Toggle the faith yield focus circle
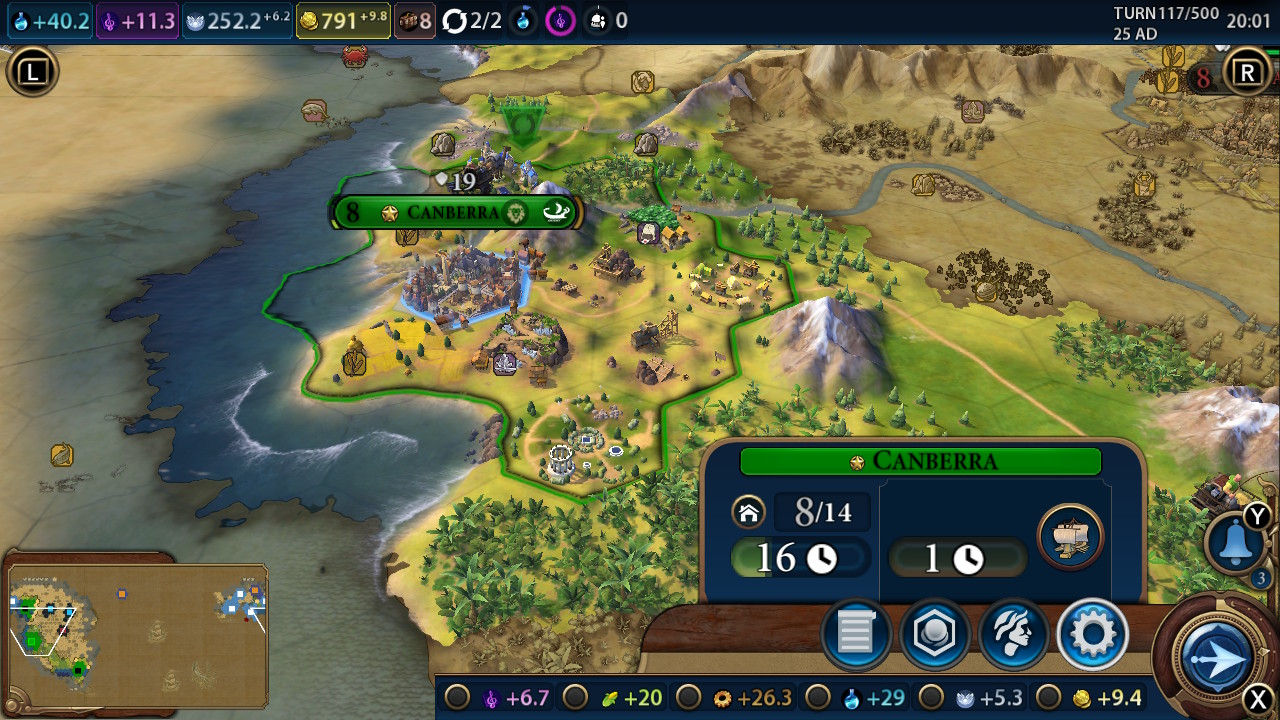Image resolution: width=1280 pixels, height=720 pixels. click(x=932, y=697)
